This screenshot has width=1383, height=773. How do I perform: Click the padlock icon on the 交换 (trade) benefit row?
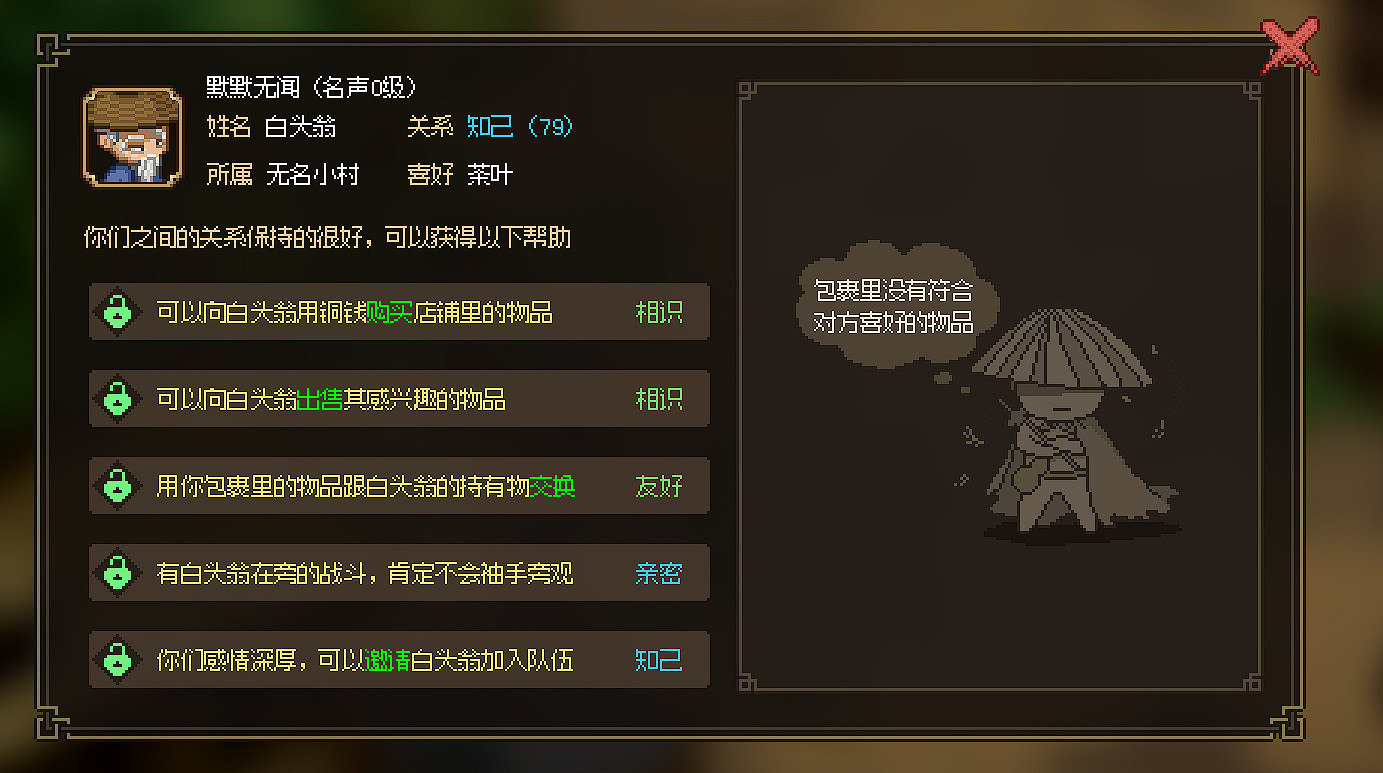click(119, 485)
